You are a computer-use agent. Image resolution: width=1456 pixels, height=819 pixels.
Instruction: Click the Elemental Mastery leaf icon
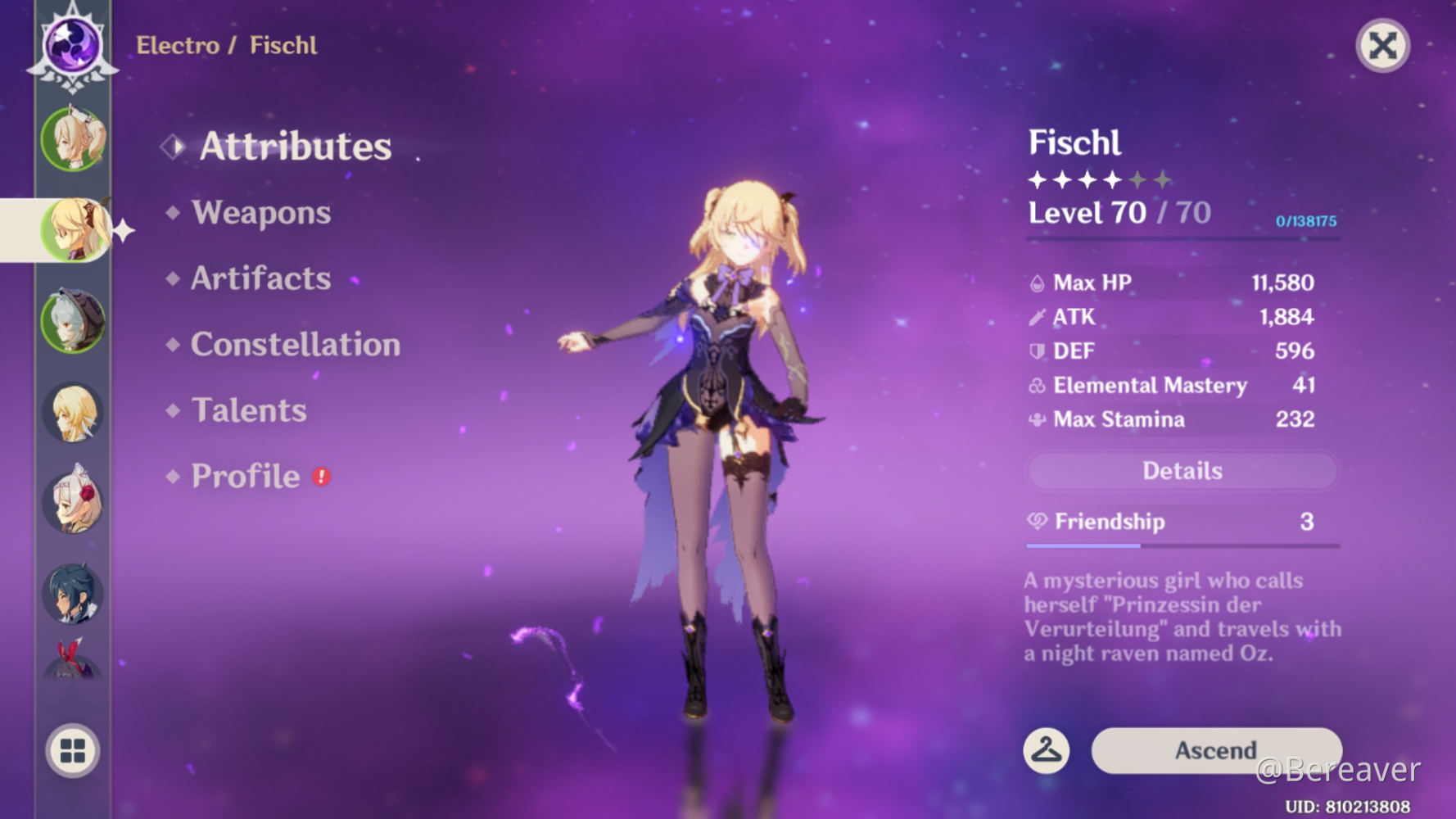(1036, 385)
